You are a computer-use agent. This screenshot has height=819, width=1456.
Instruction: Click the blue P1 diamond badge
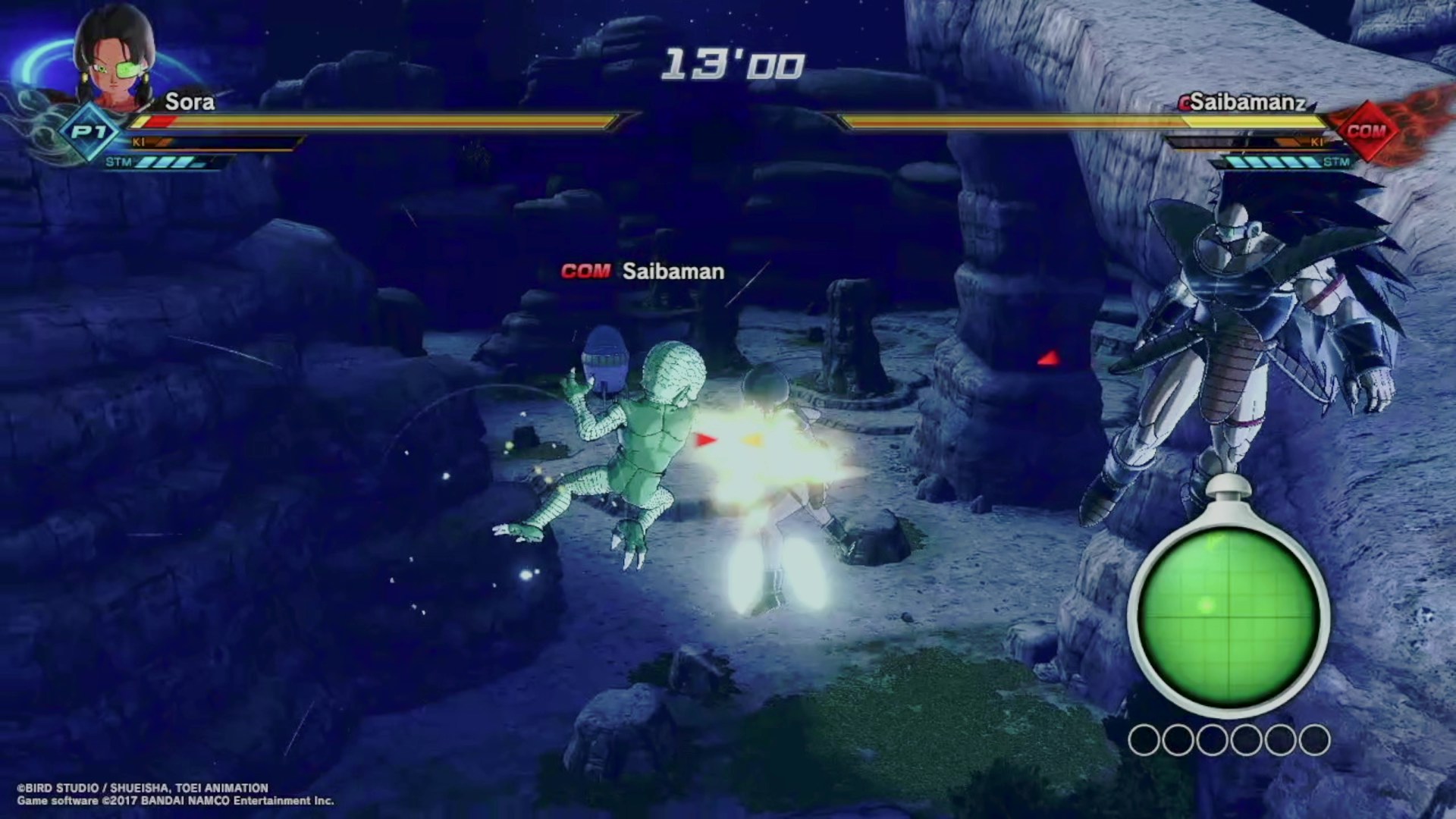(89, 132)
